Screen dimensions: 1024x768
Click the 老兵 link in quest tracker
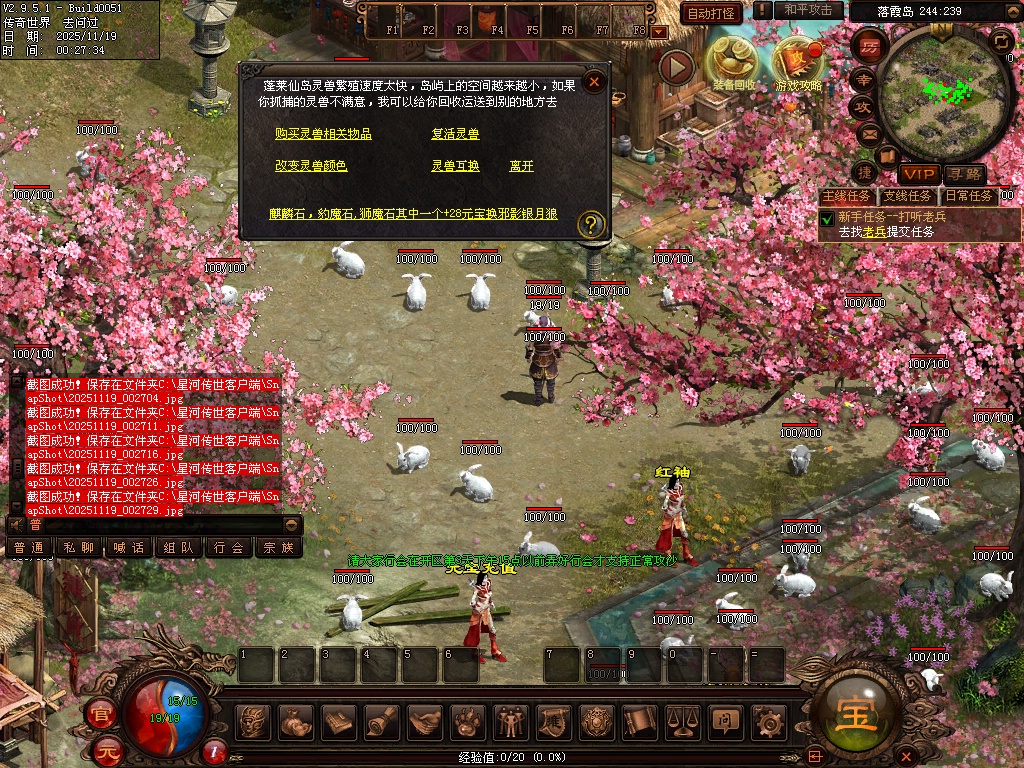point(874,231)
